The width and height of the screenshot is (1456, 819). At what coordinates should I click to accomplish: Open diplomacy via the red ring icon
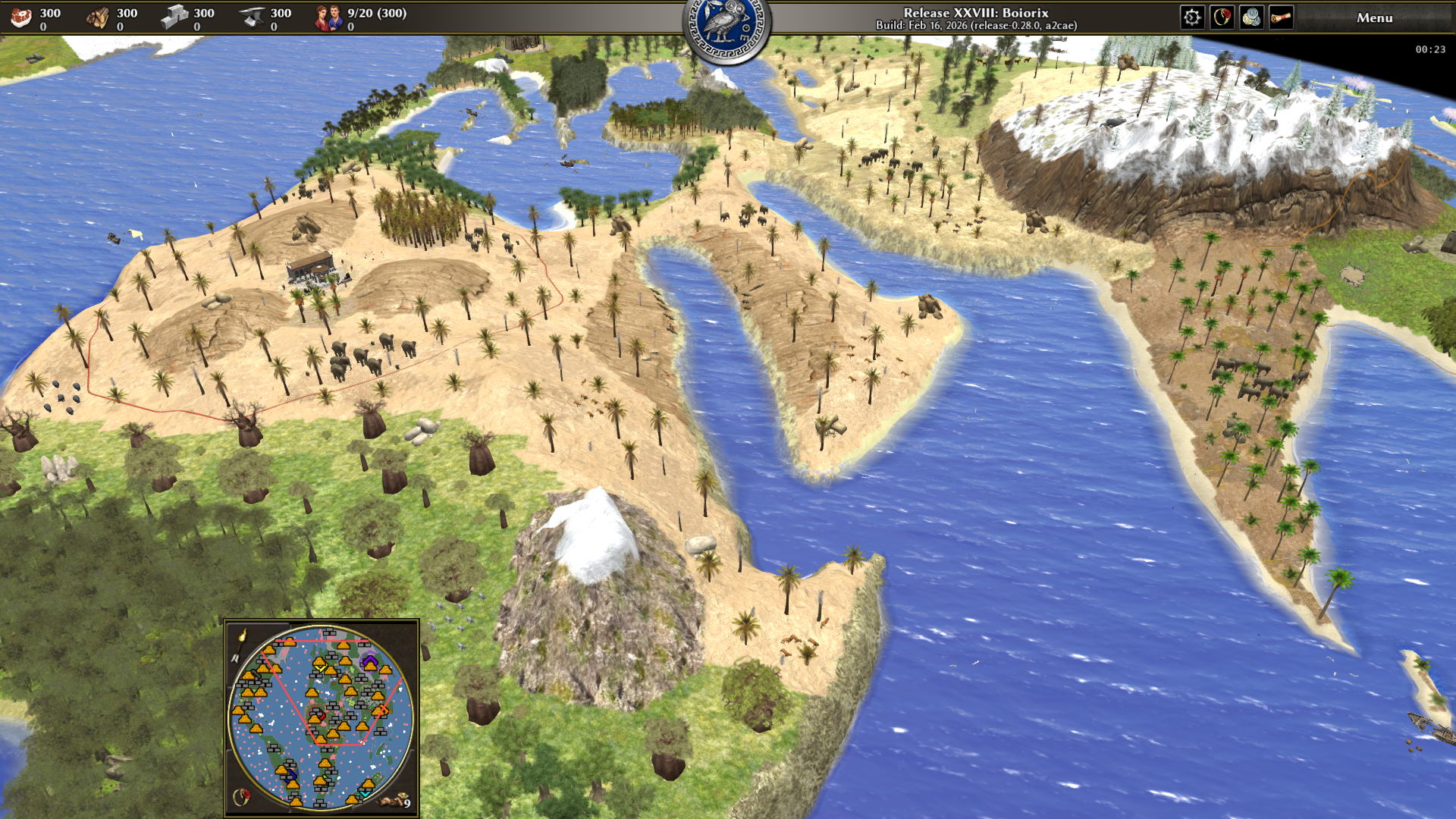[x=1222, y=17]
